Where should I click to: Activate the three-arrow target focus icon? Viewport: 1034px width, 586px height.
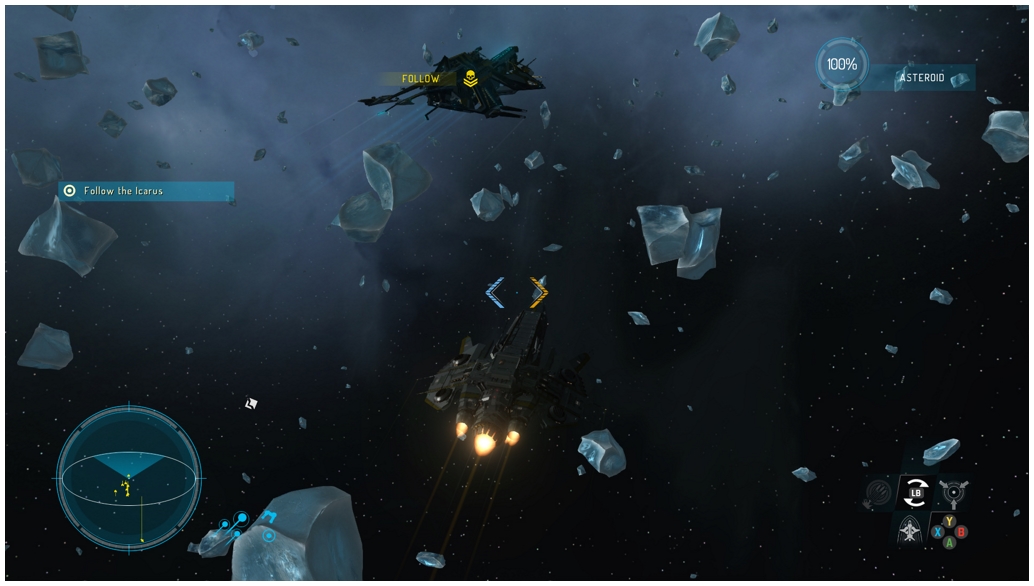(952, 491)
